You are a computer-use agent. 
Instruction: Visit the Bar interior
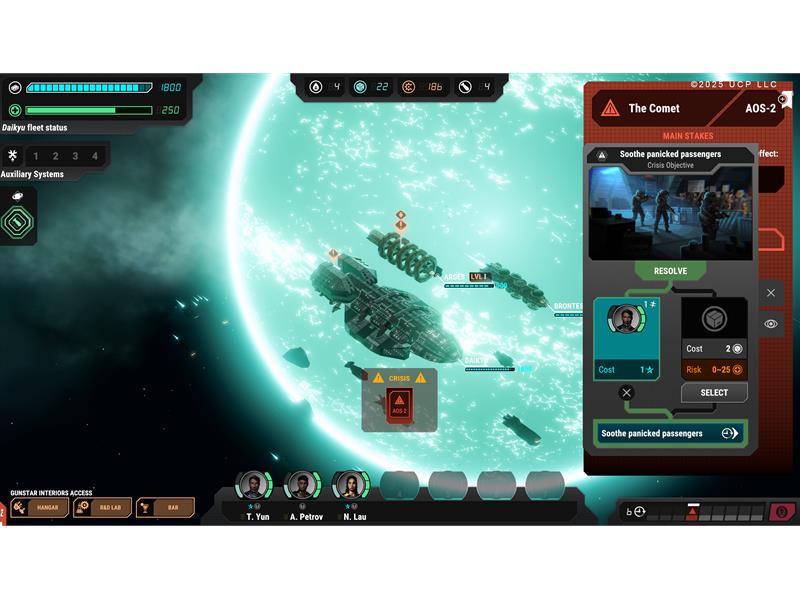(165, 508)
